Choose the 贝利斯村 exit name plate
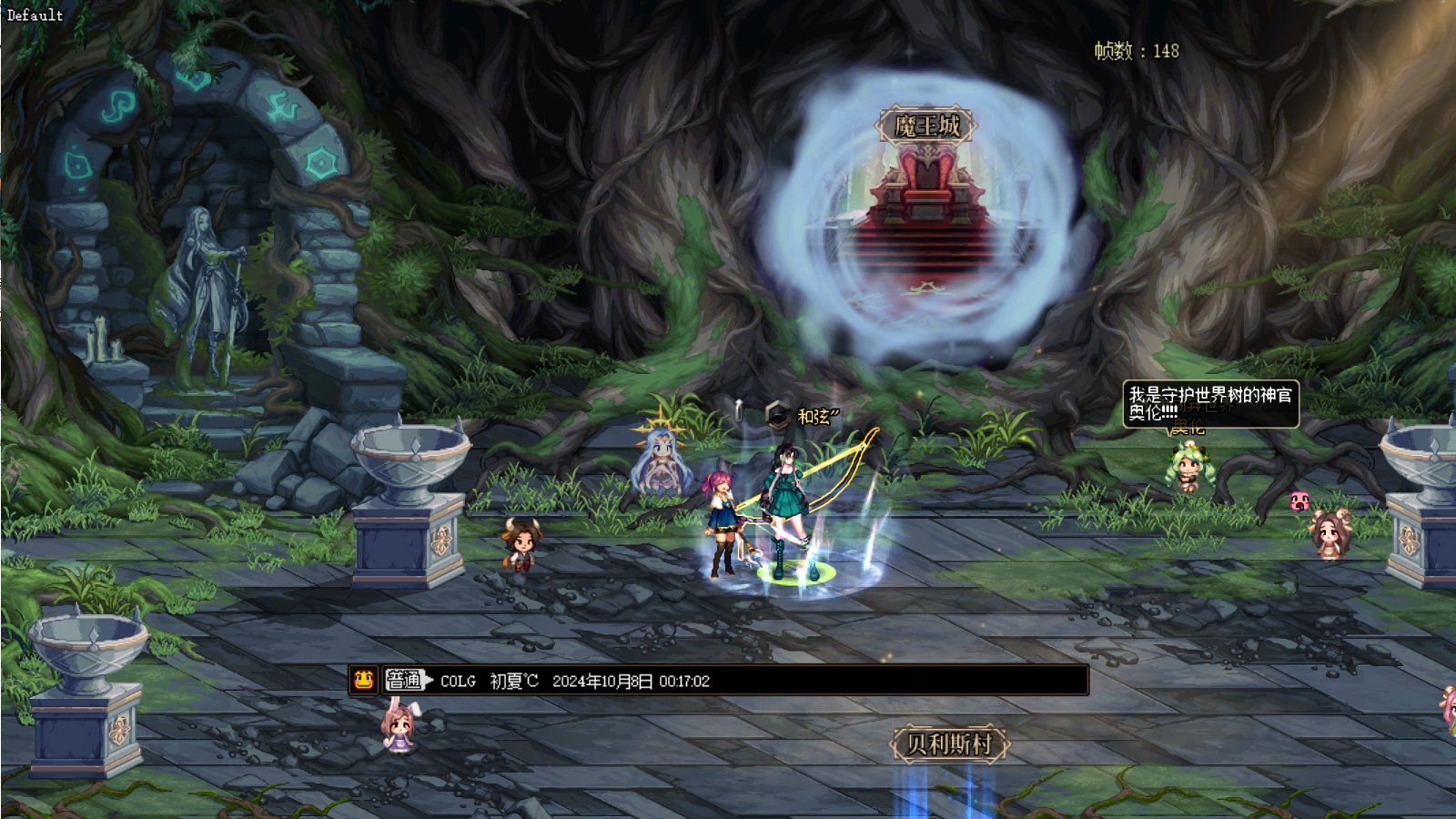This screenshot has width=1456, height=819. pyautogui.click(x=949, y=743)
